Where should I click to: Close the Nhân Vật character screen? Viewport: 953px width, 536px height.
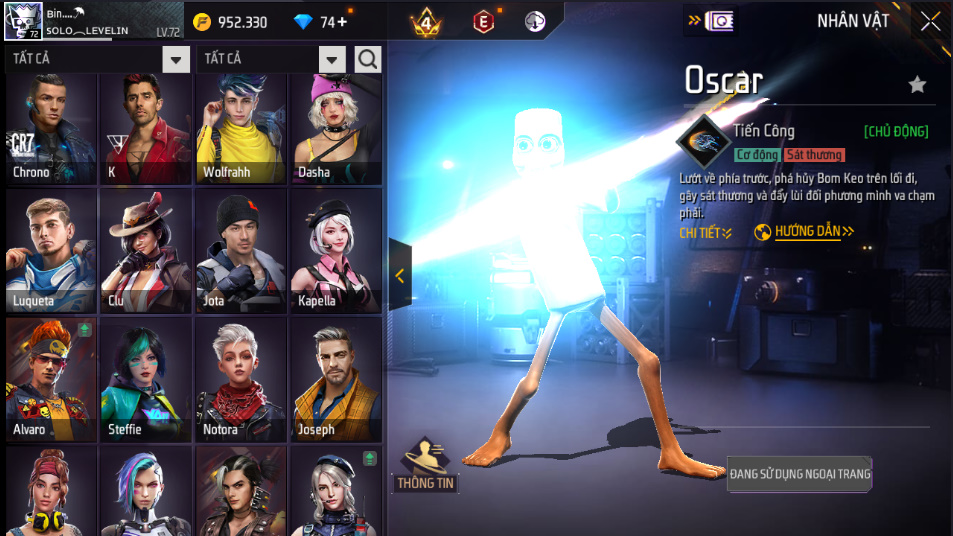930,21
